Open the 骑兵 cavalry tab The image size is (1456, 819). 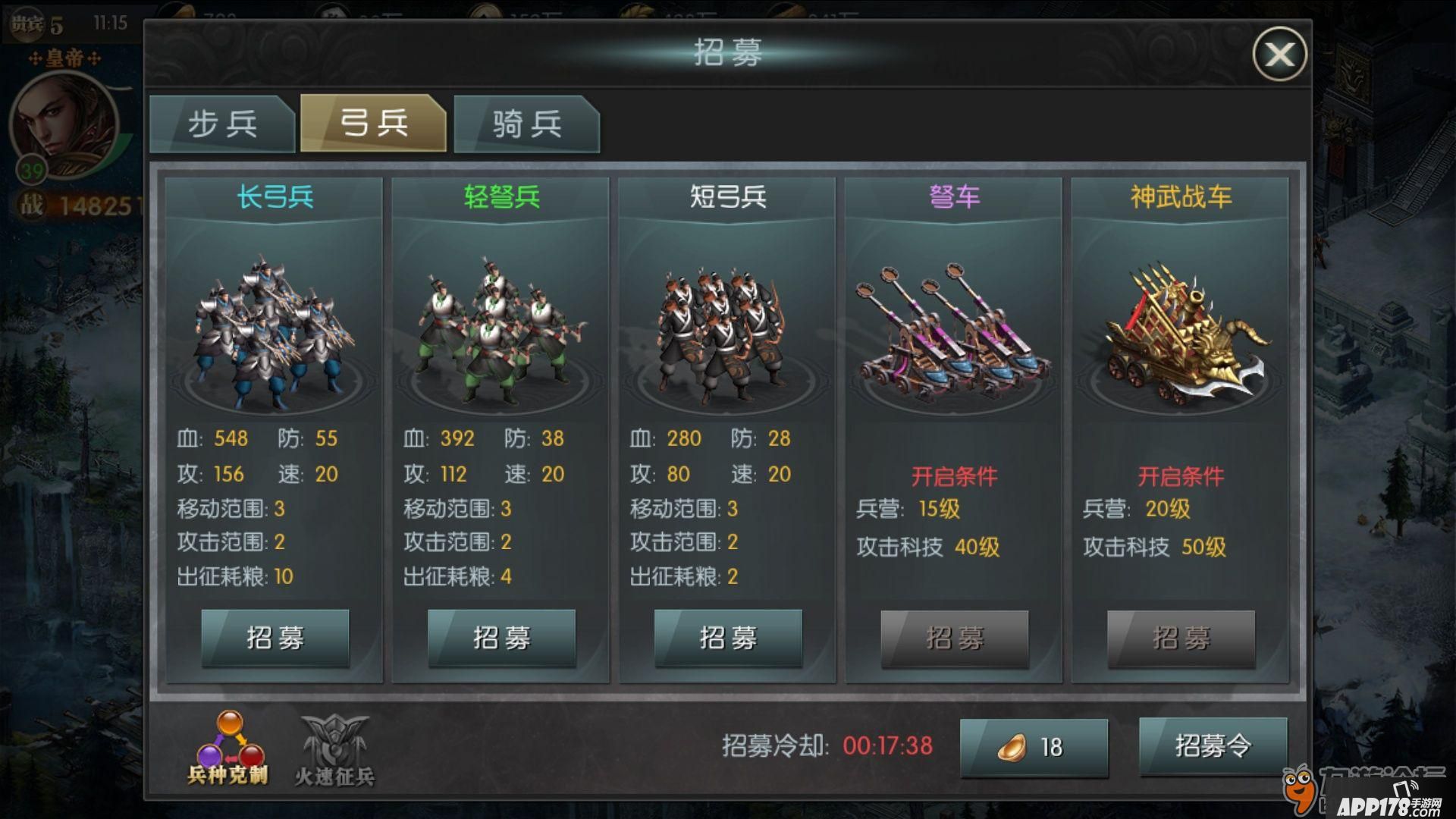pyautogui.click(x=526, y=124)
